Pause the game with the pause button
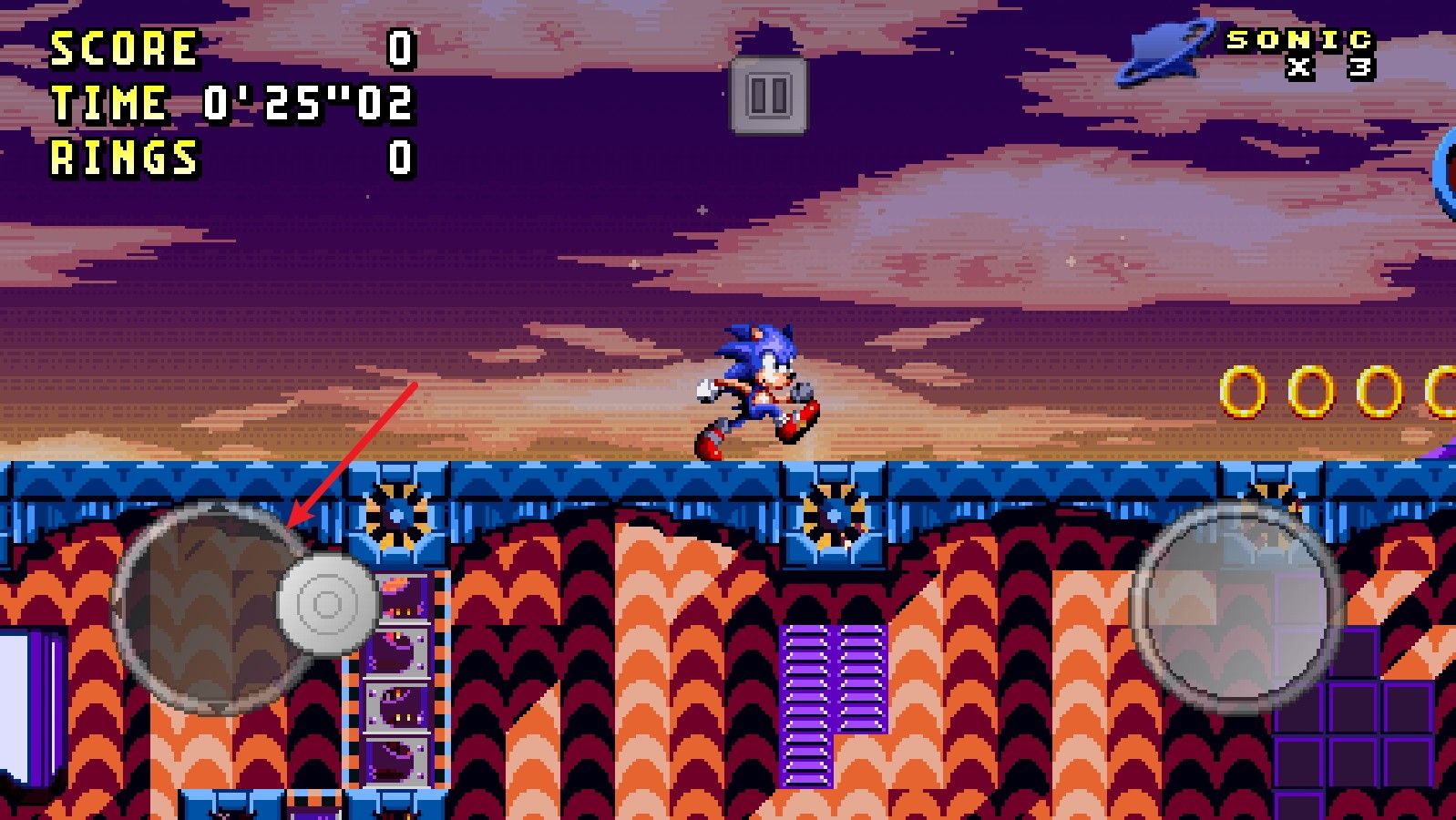Screen dimensions: 1456x820 768,95
